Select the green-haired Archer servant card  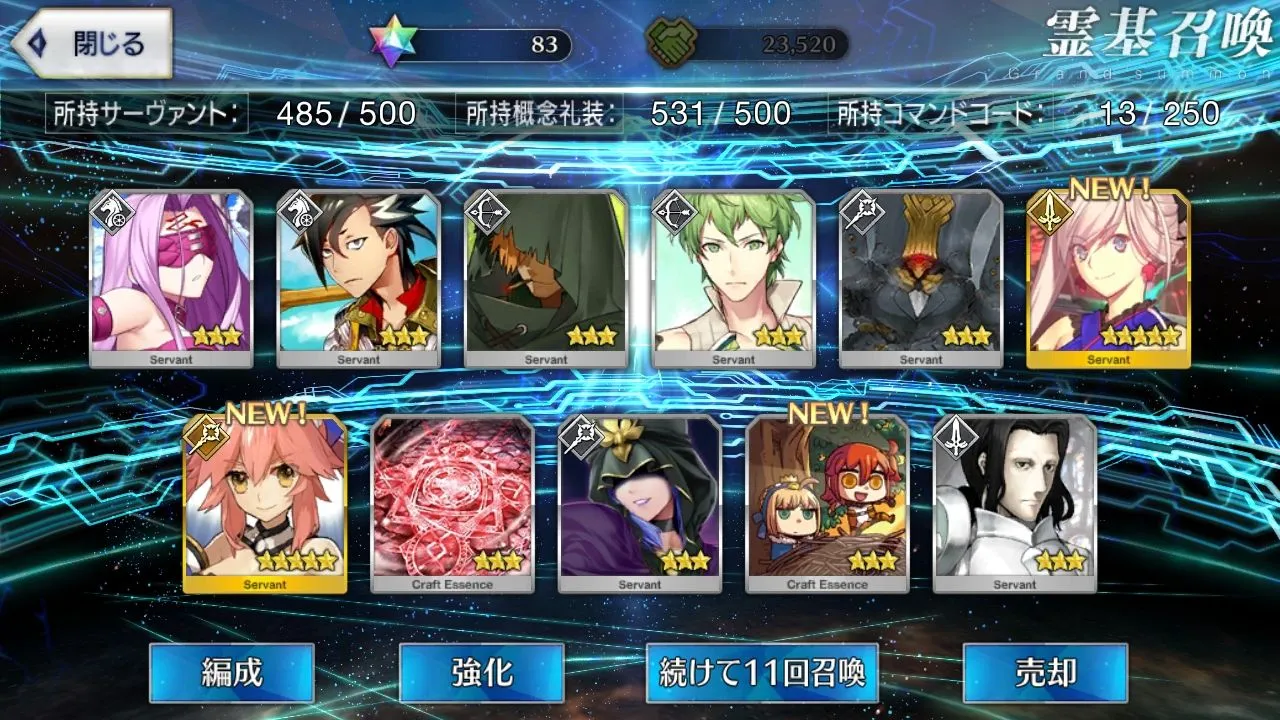[734, 279]
